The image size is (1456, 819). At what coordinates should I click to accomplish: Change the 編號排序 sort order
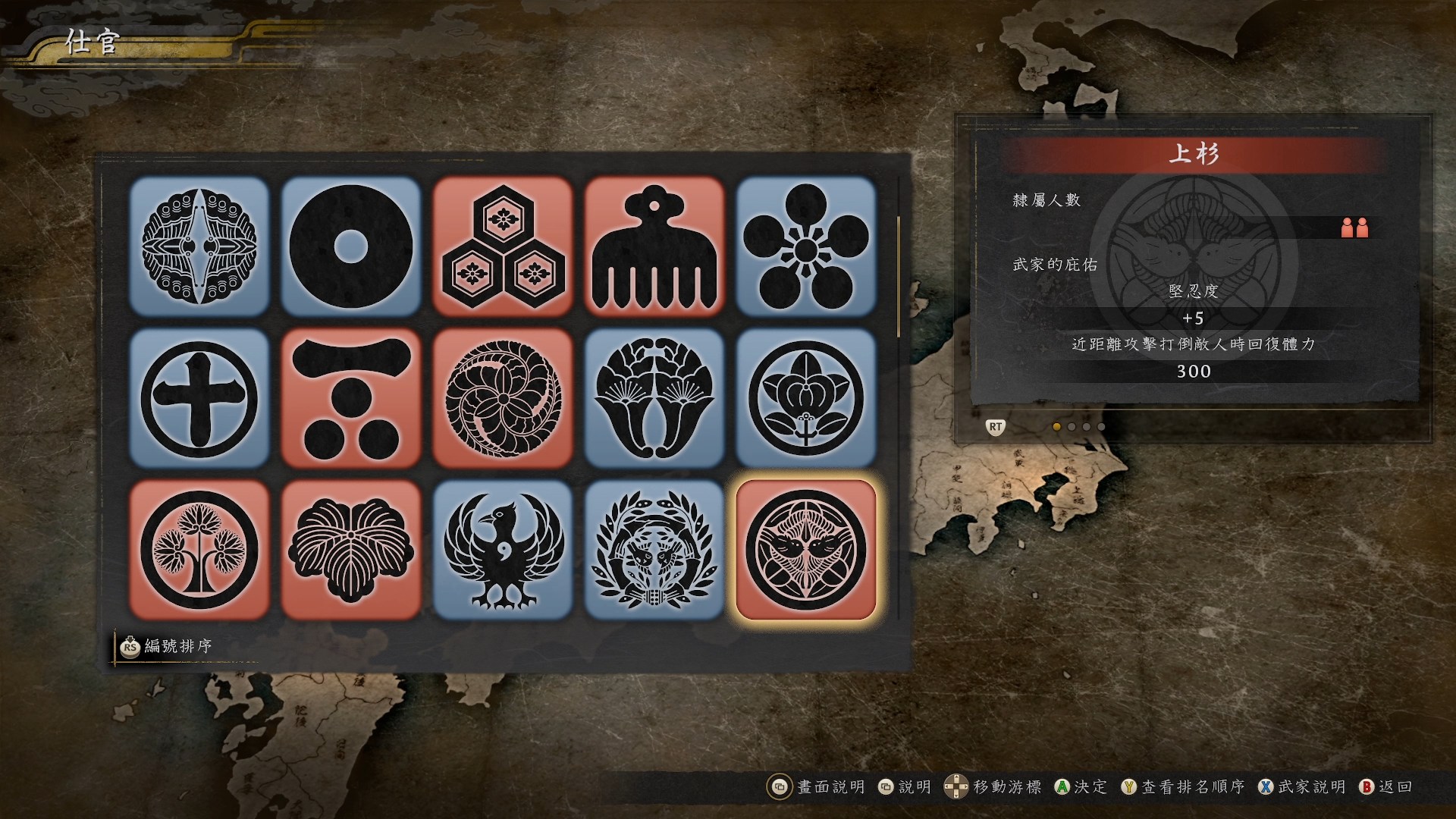pyautogui.click(x=167, y=647)
